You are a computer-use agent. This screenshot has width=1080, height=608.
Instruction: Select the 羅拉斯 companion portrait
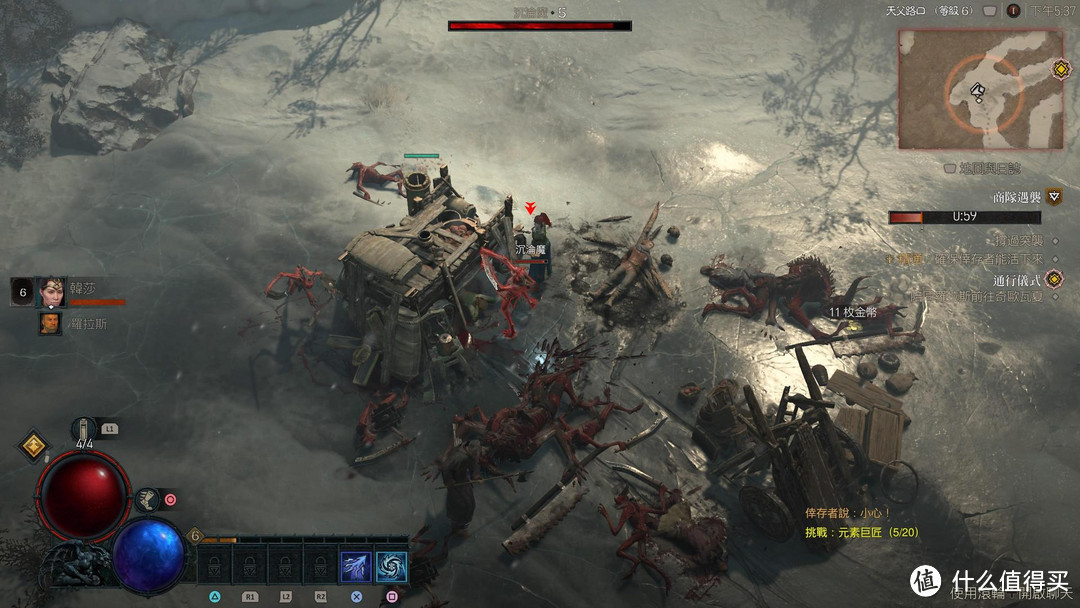pos(50,323)
